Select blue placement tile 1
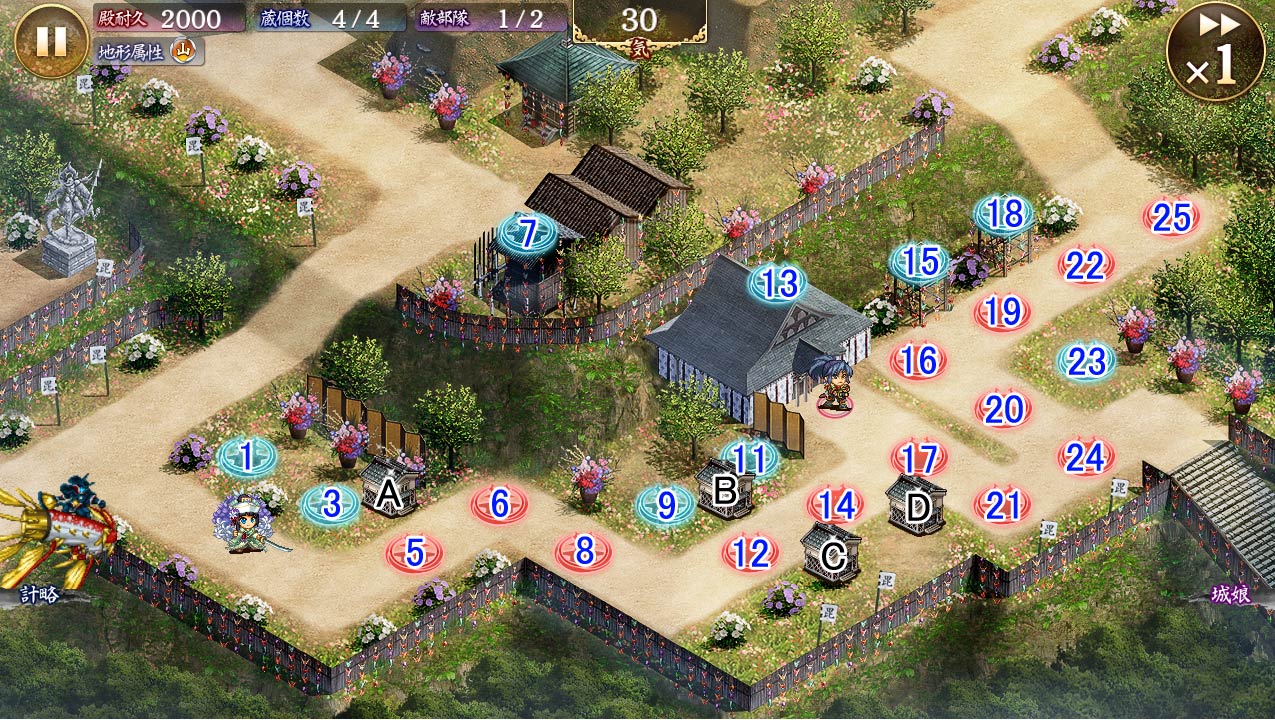 246,458
